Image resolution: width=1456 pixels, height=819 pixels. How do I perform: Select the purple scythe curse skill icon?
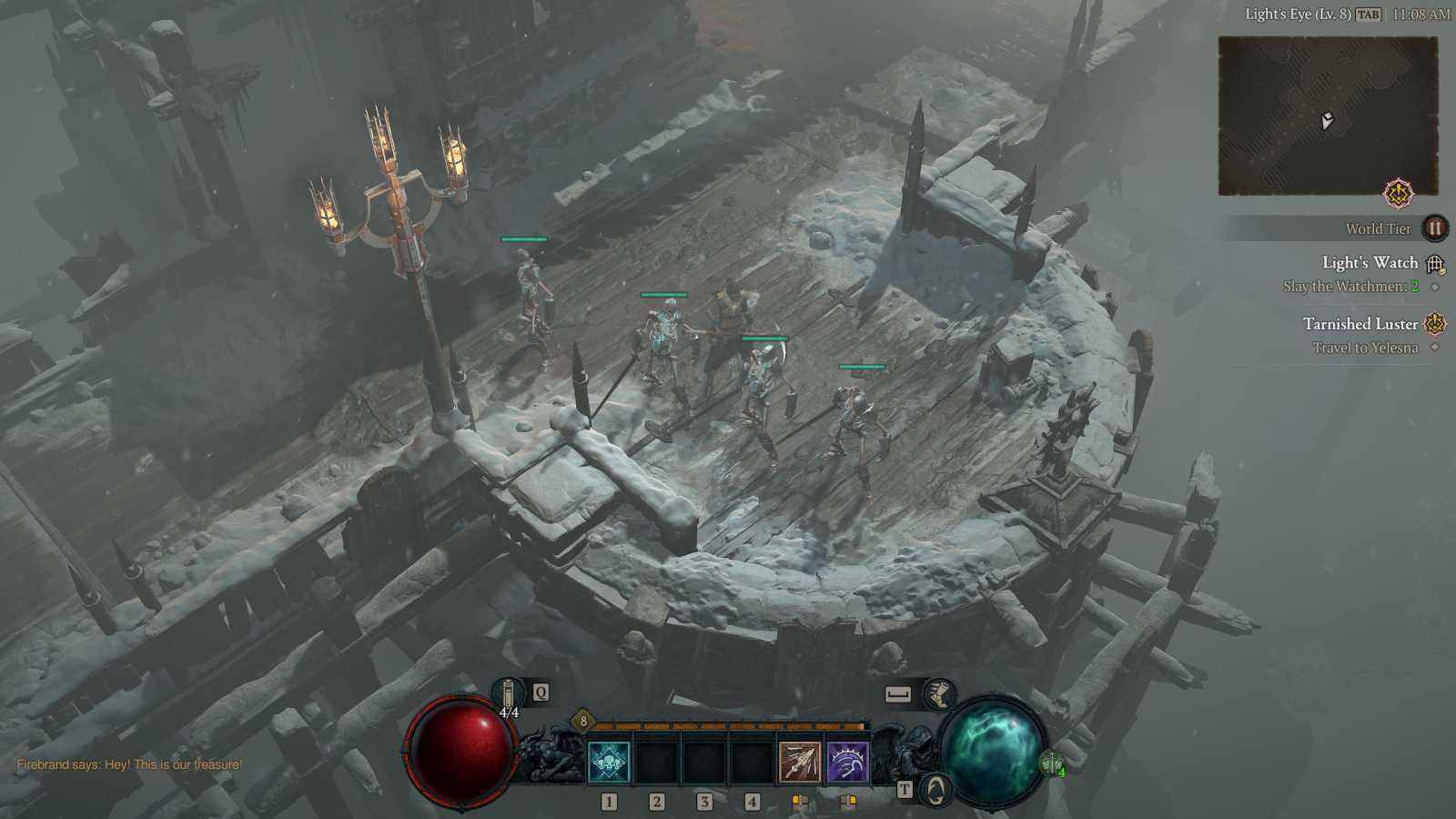(846, 760)
